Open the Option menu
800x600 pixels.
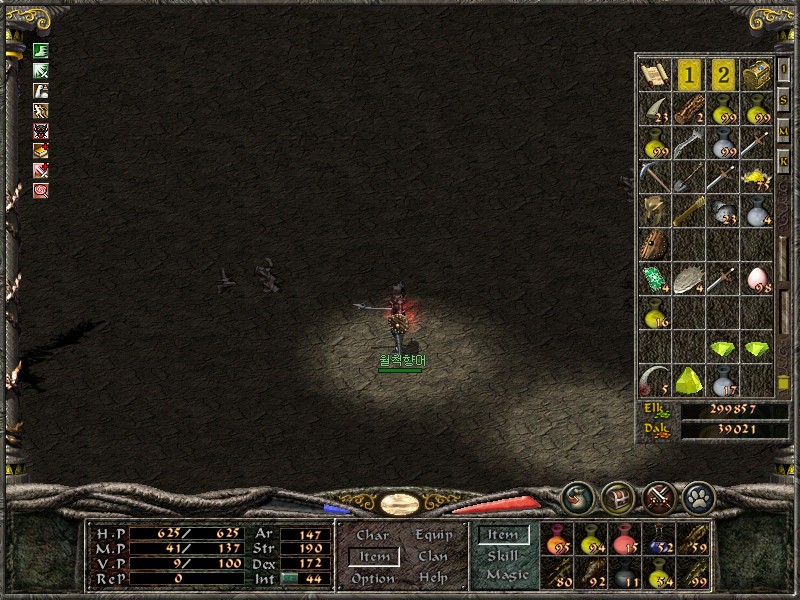point(373,578)
